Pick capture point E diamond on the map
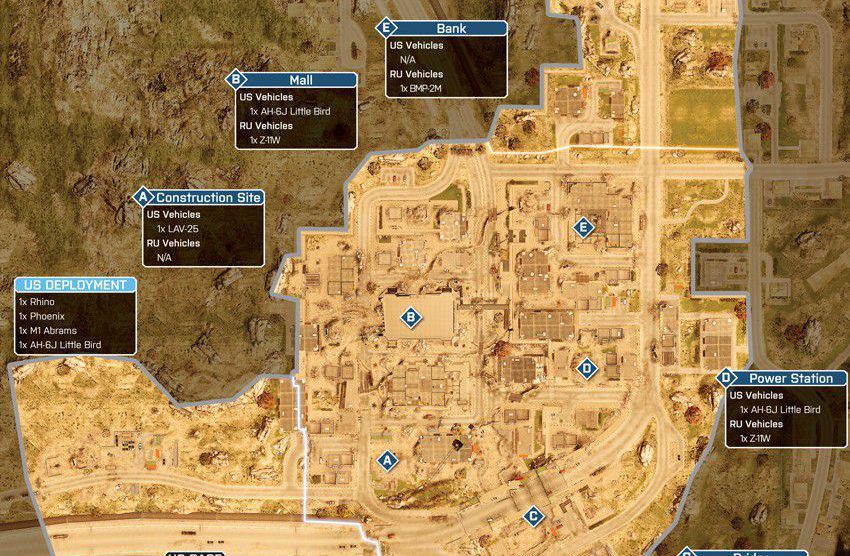850x556 pixels. point(585,228)
